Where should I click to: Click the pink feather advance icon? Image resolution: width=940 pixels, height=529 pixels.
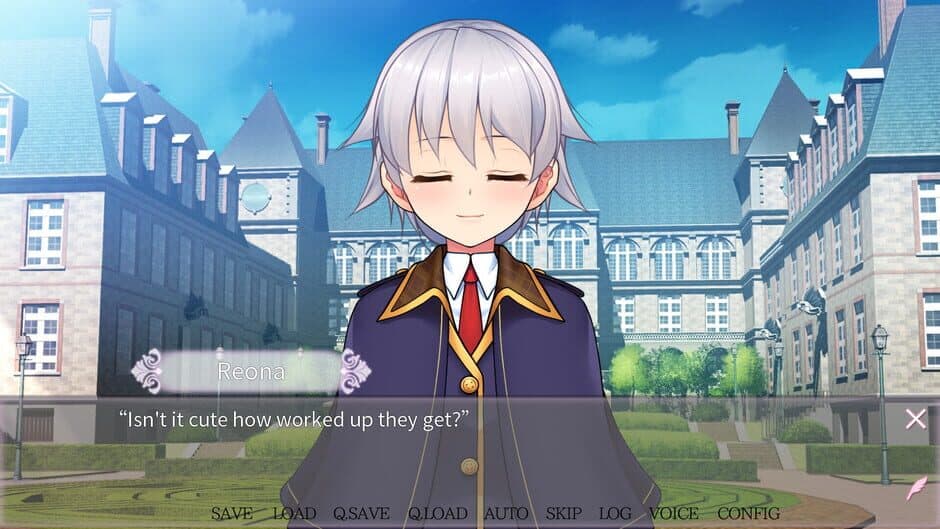(916, 490)
